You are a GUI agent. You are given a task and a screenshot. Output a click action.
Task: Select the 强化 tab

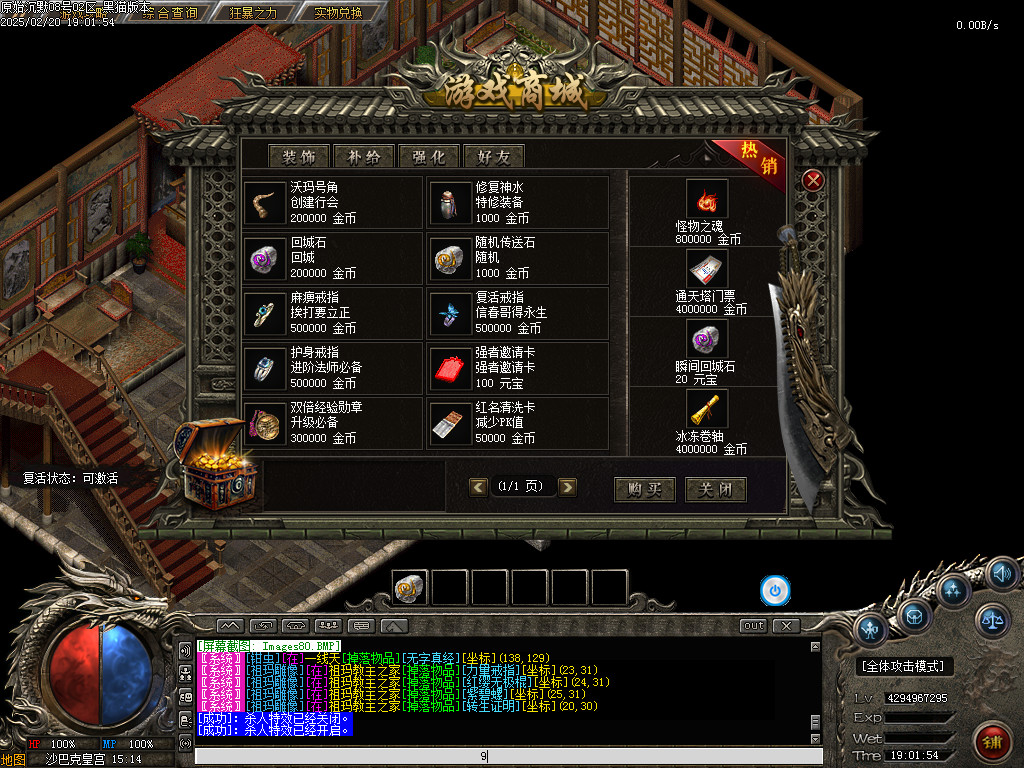click(429, 156)
